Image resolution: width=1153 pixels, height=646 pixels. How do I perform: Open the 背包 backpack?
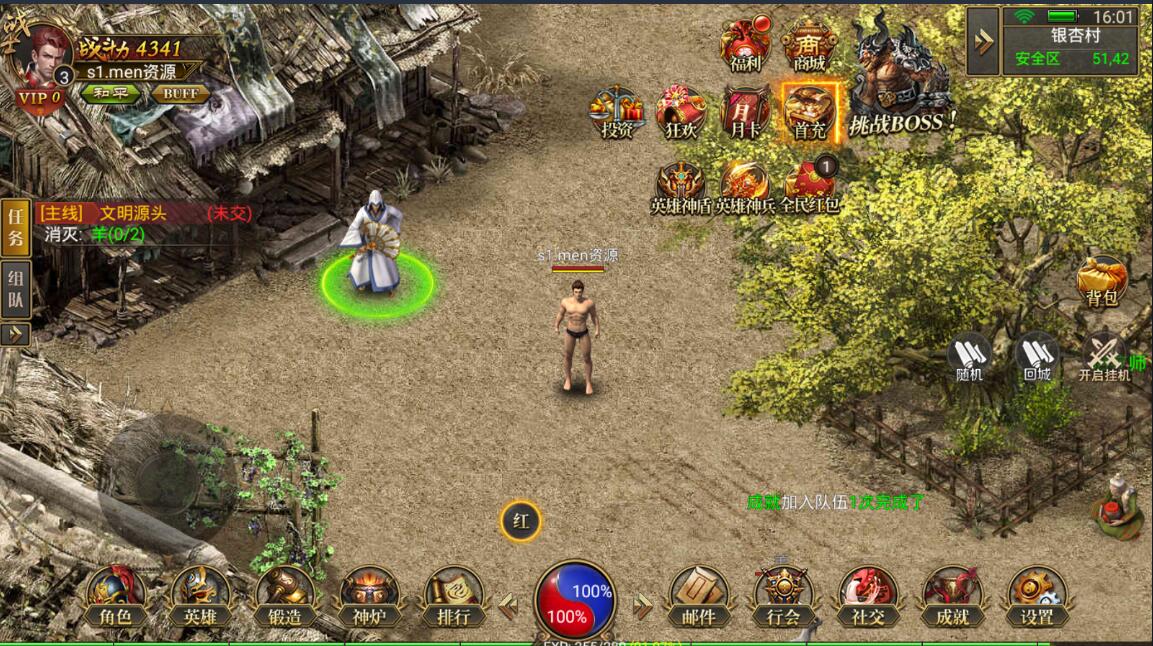click(x=1102, y=281)
